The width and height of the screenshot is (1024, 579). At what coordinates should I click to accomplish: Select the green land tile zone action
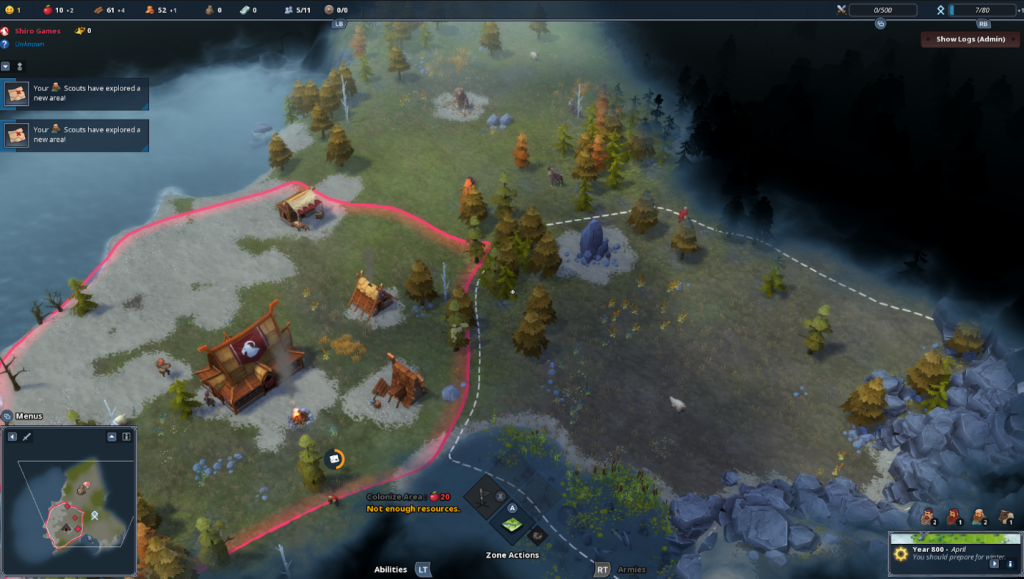coord(512,525)
